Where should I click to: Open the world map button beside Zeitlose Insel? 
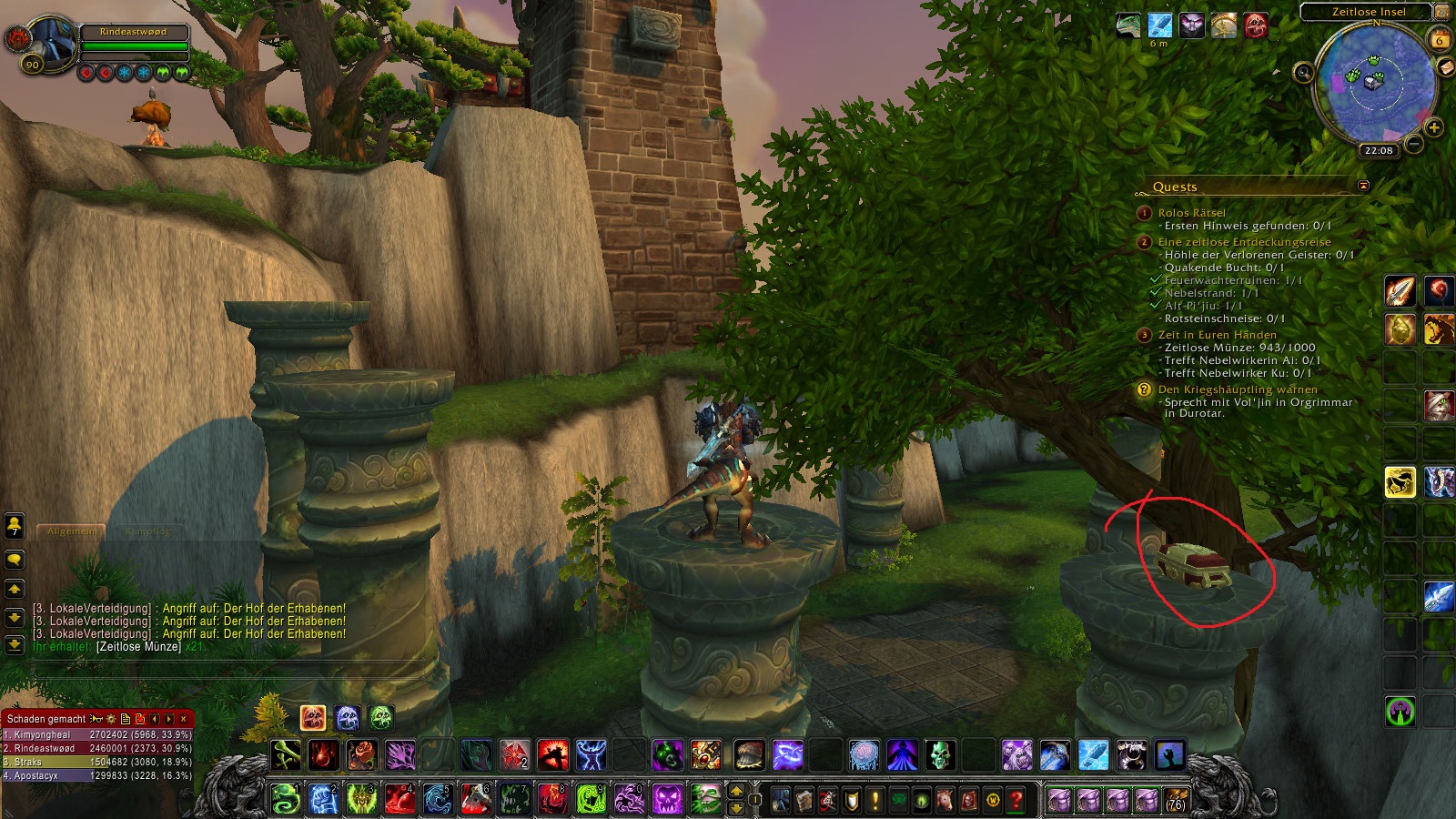pos(1442,12)
